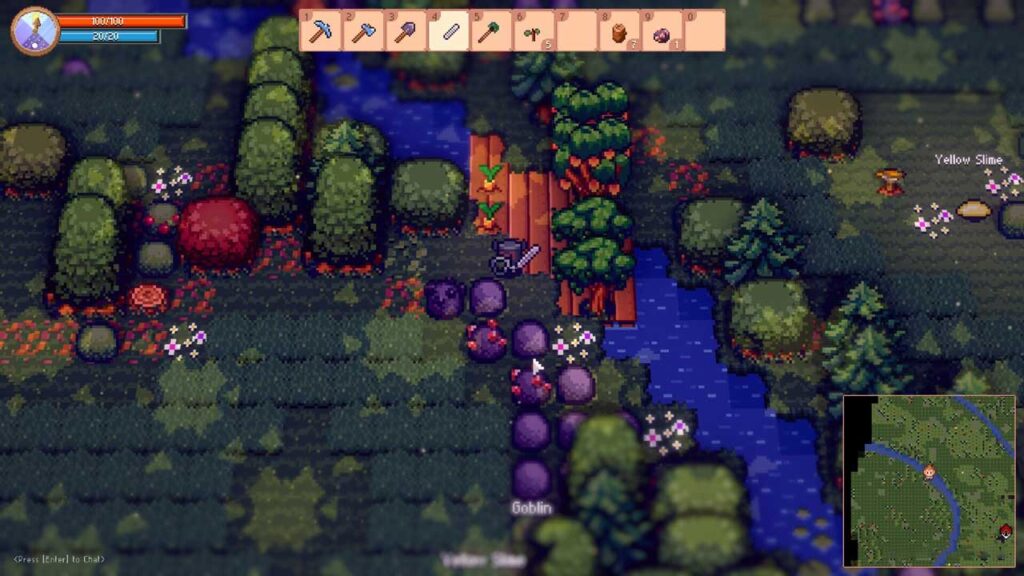The width and height of the screenshot is (1024, 576).
Task: Open the minimap
Action: [x=929, y=480]
